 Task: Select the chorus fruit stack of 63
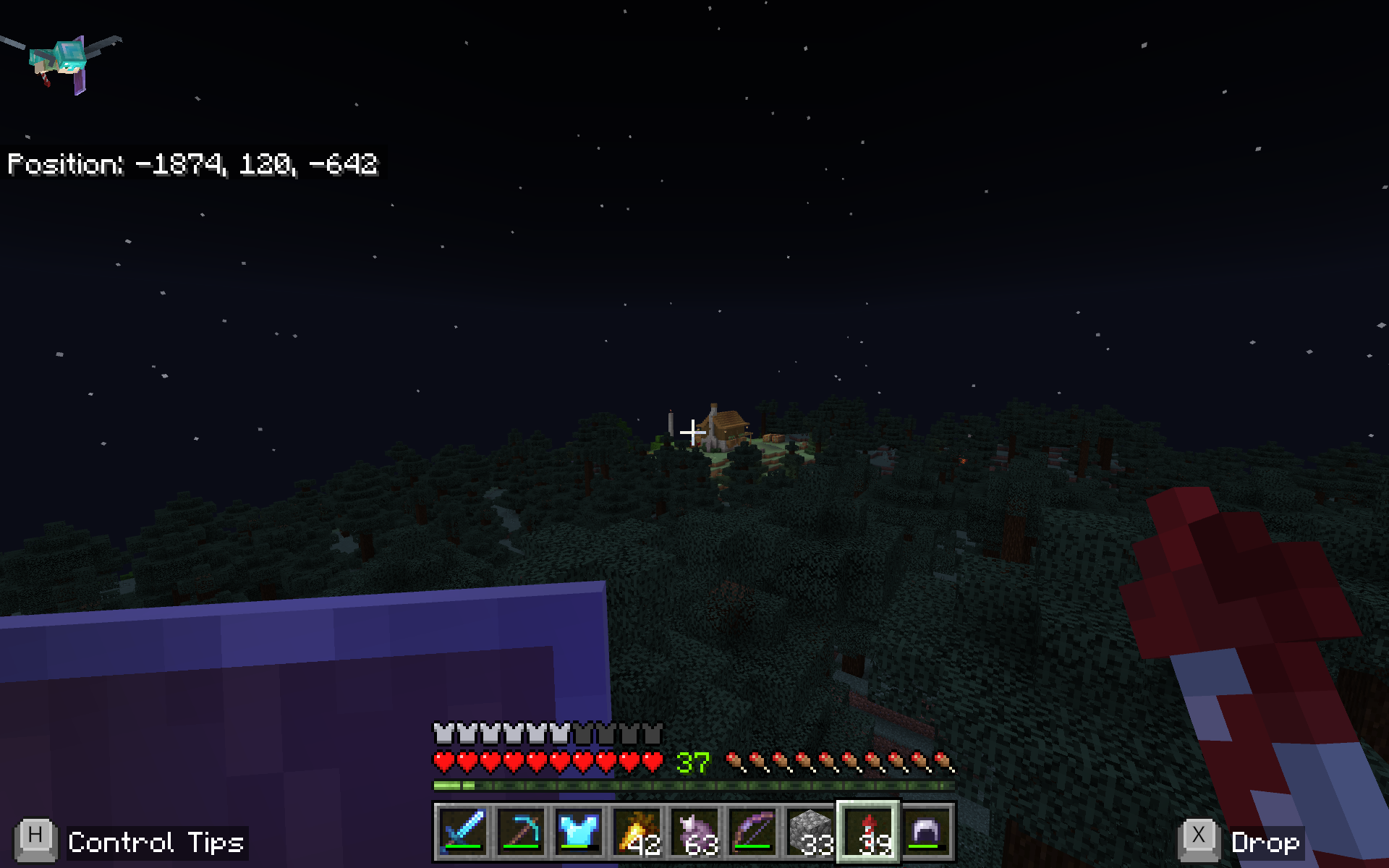(x=694, y=832)
